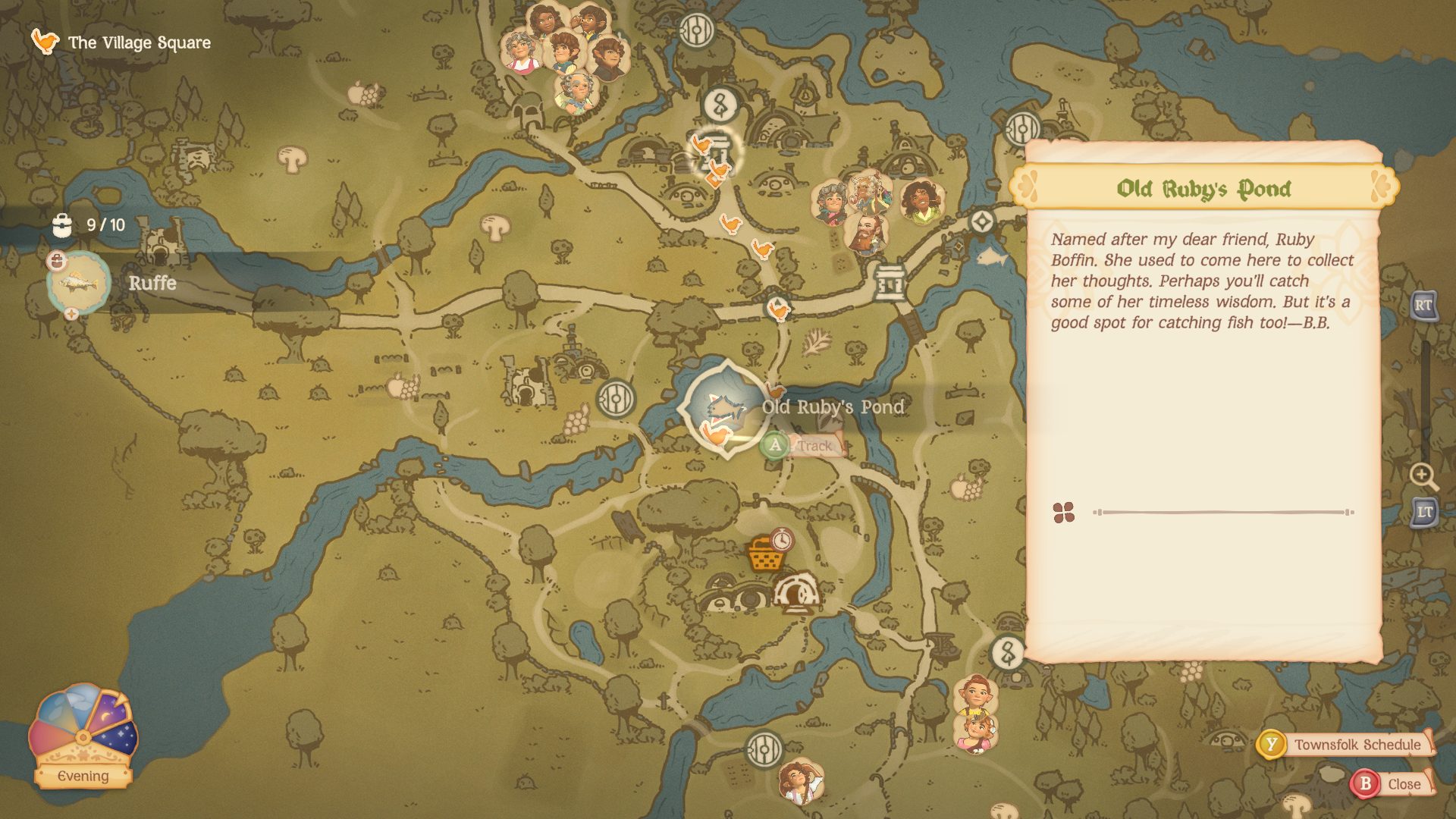Click the chicken icon beside The Village Square title
The height and width of the screenshot is (819, 1456).
[45, 42]
